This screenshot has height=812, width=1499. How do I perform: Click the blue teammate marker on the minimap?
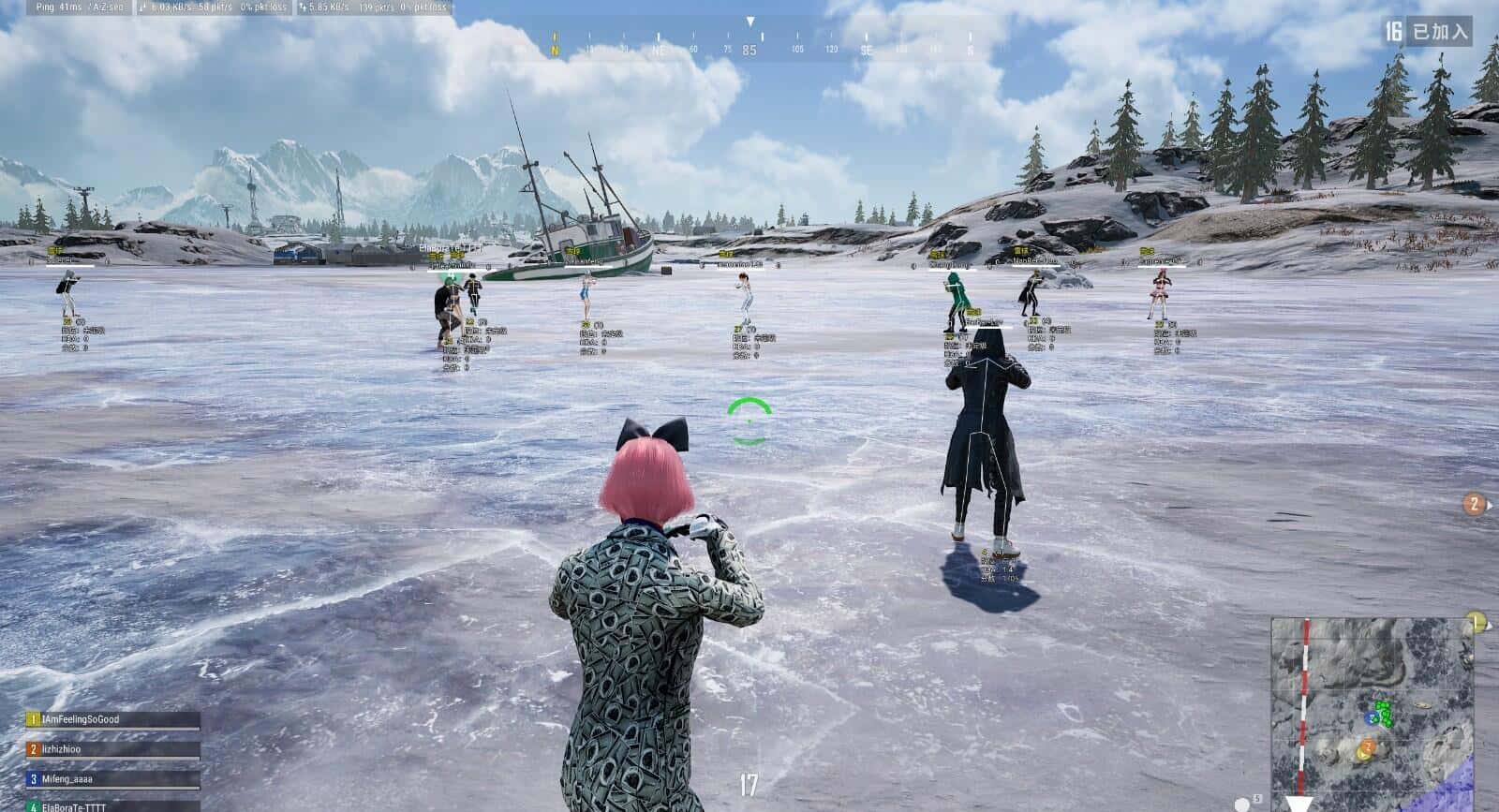coord(1371,717)
